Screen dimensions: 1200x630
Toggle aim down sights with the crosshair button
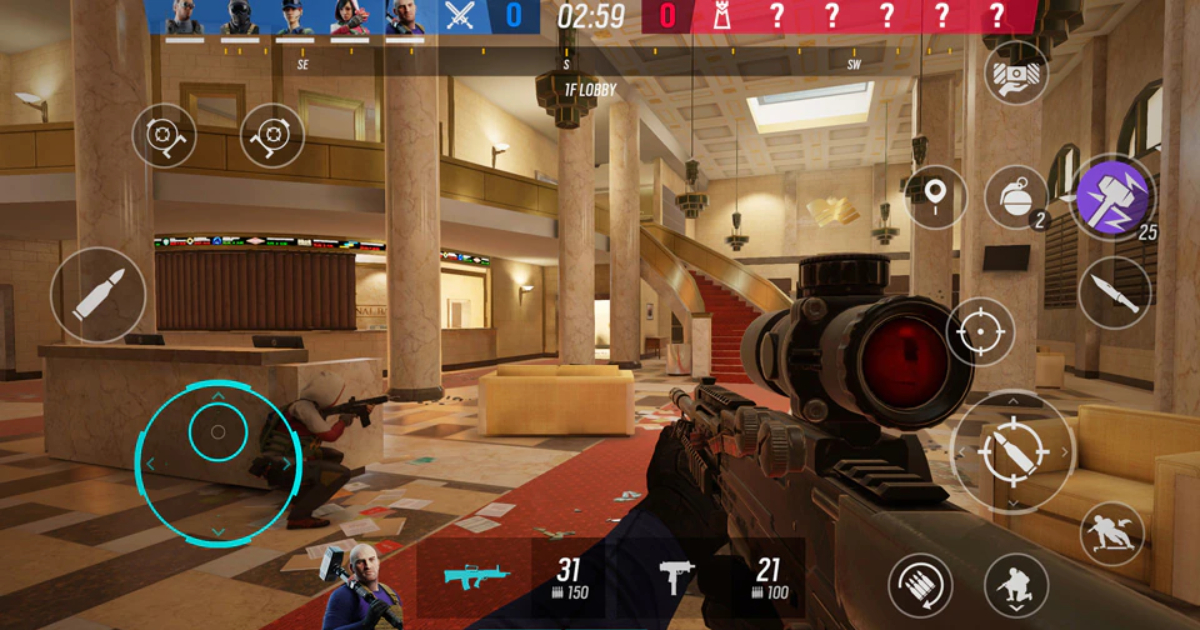point(980,332)
